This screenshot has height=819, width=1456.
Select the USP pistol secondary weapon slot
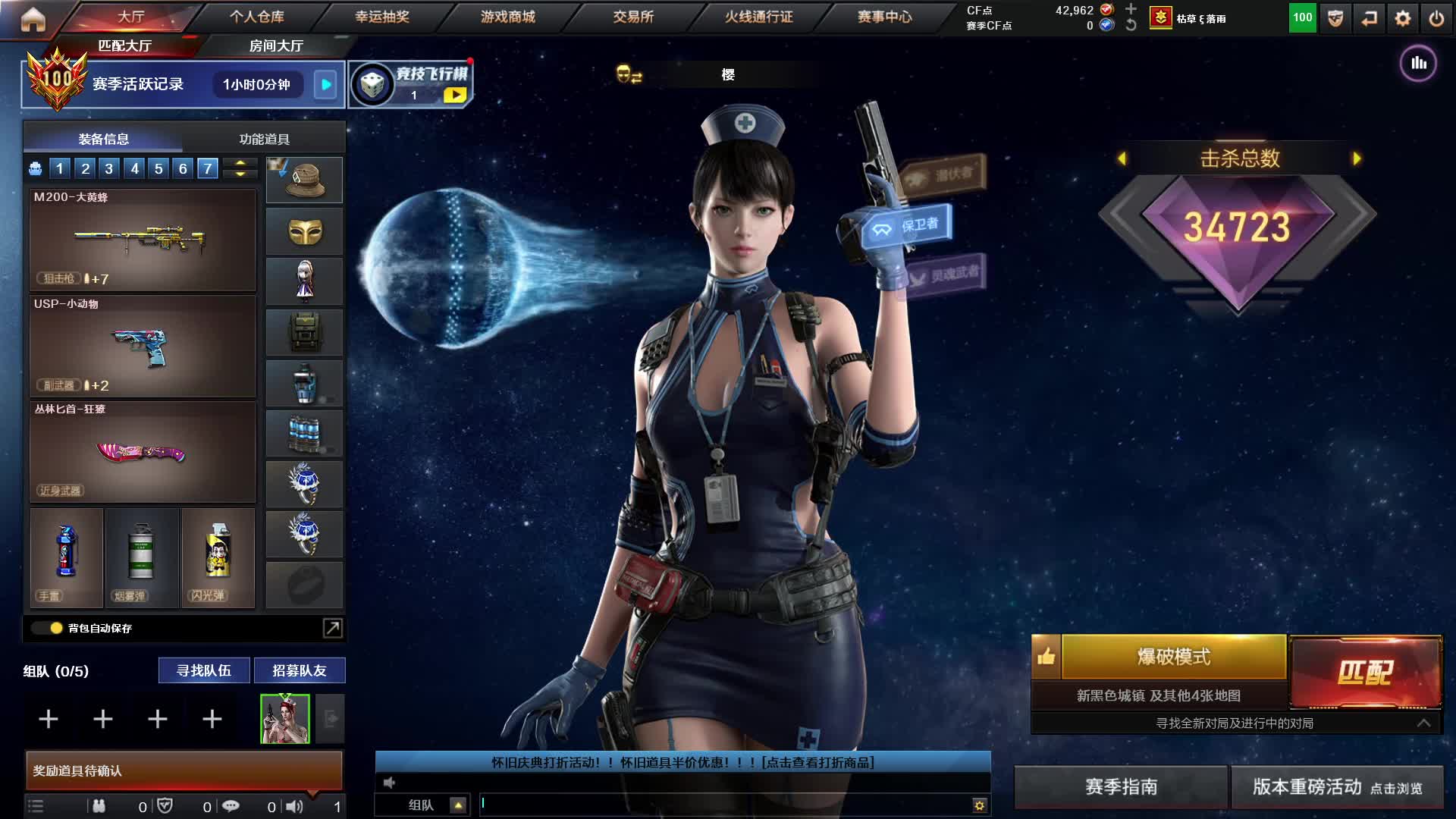[x=143, y=347]
